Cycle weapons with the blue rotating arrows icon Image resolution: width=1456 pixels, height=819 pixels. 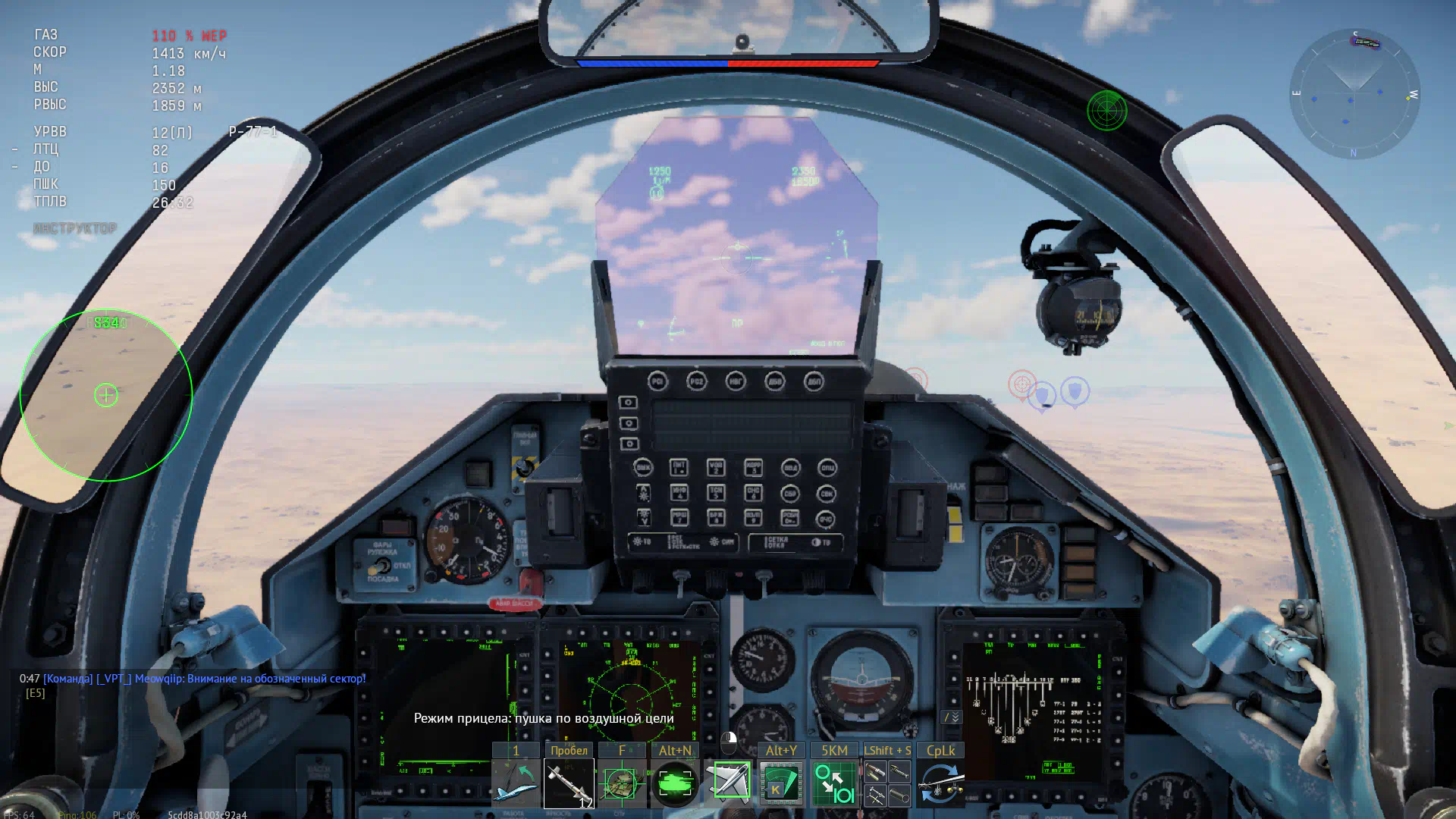(940, 783)
